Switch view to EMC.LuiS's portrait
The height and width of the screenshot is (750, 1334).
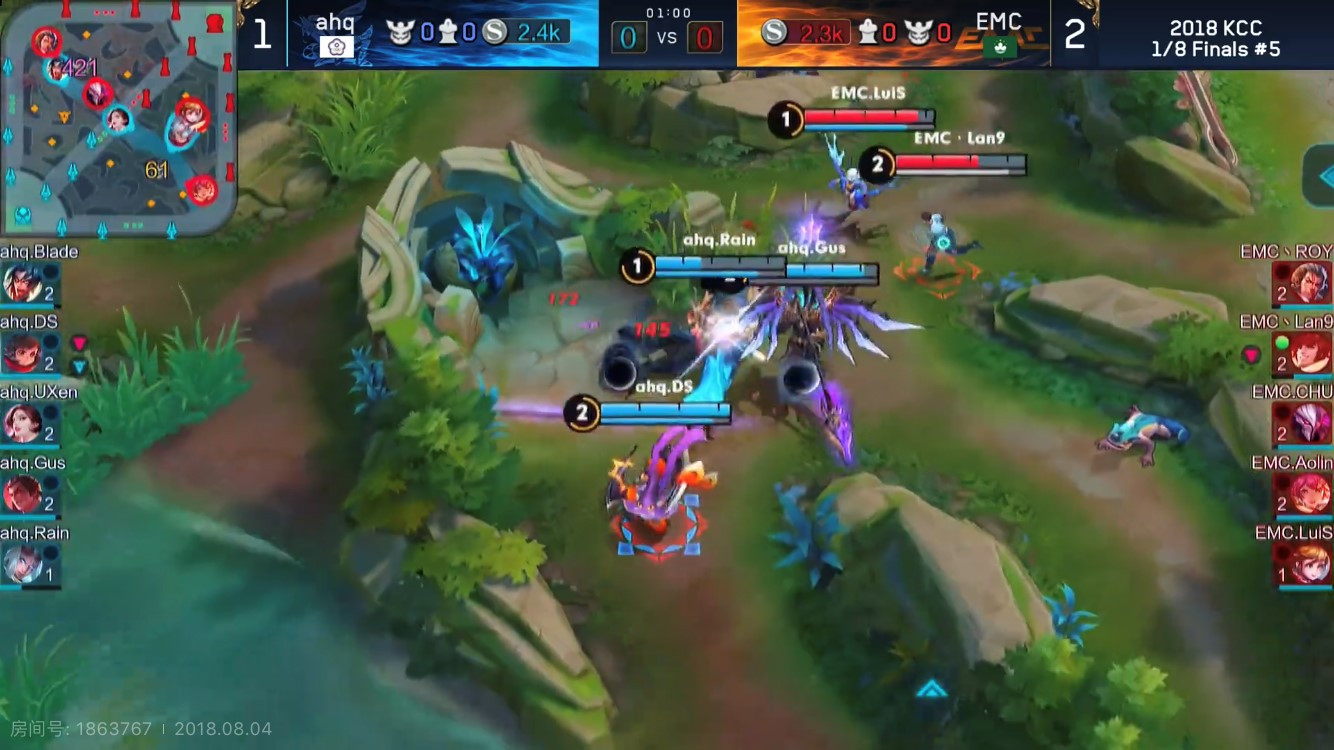pos(1310,563)
